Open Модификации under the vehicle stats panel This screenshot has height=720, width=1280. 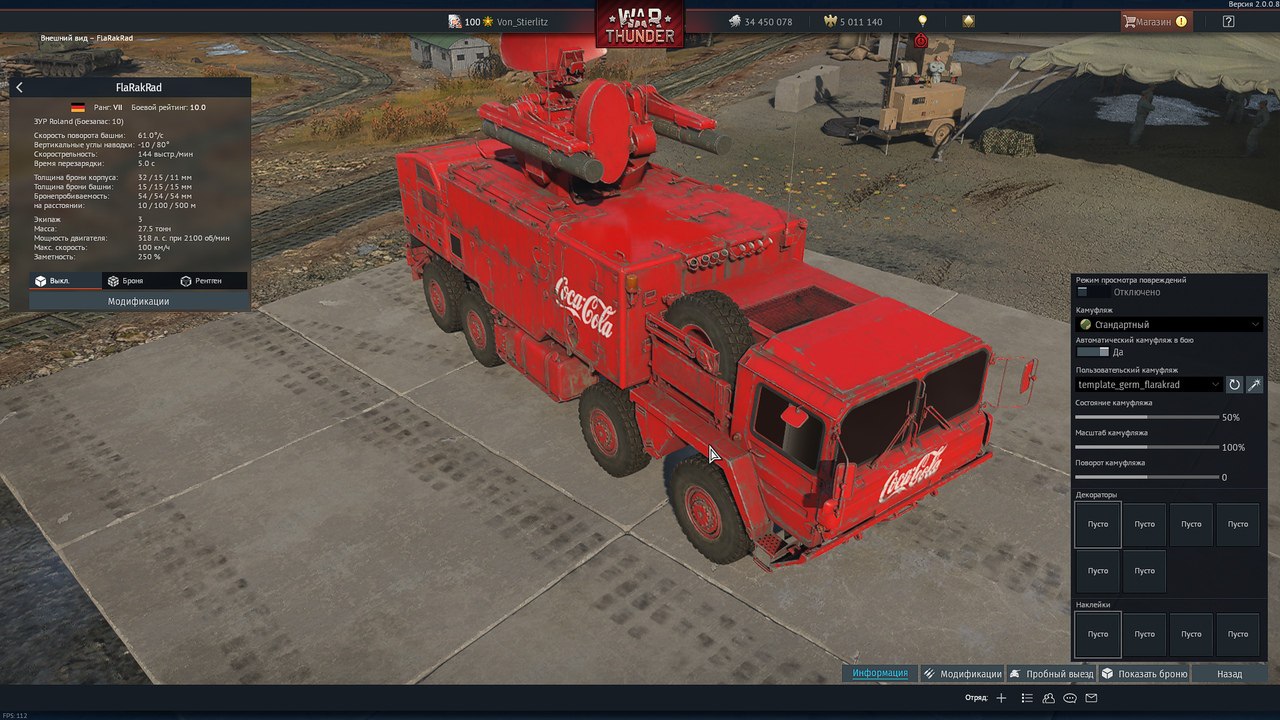[138, 301]
